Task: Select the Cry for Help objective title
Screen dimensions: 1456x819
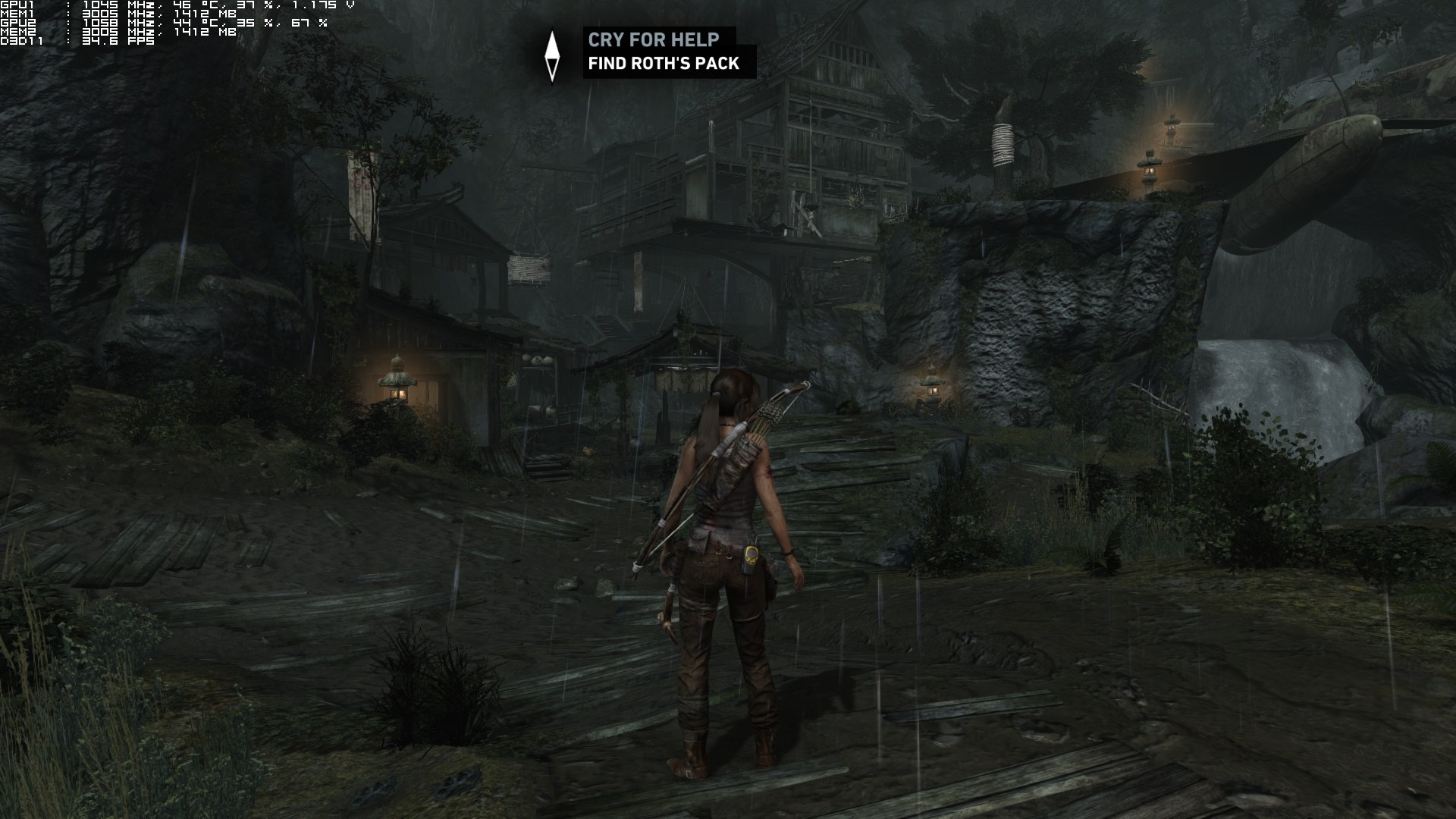Action: click(x=652, y=39)
